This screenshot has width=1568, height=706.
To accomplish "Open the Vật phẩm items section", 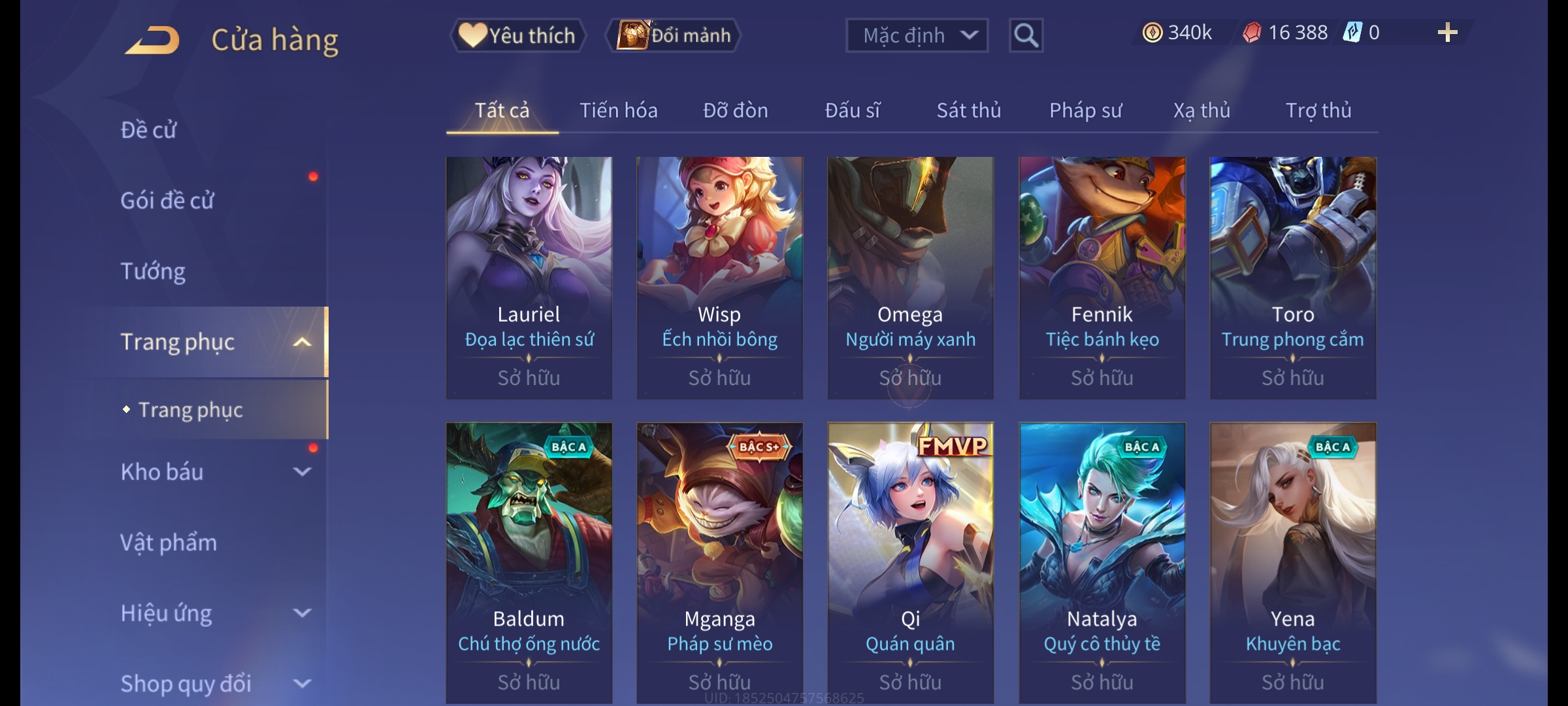I will coord(169,543).
